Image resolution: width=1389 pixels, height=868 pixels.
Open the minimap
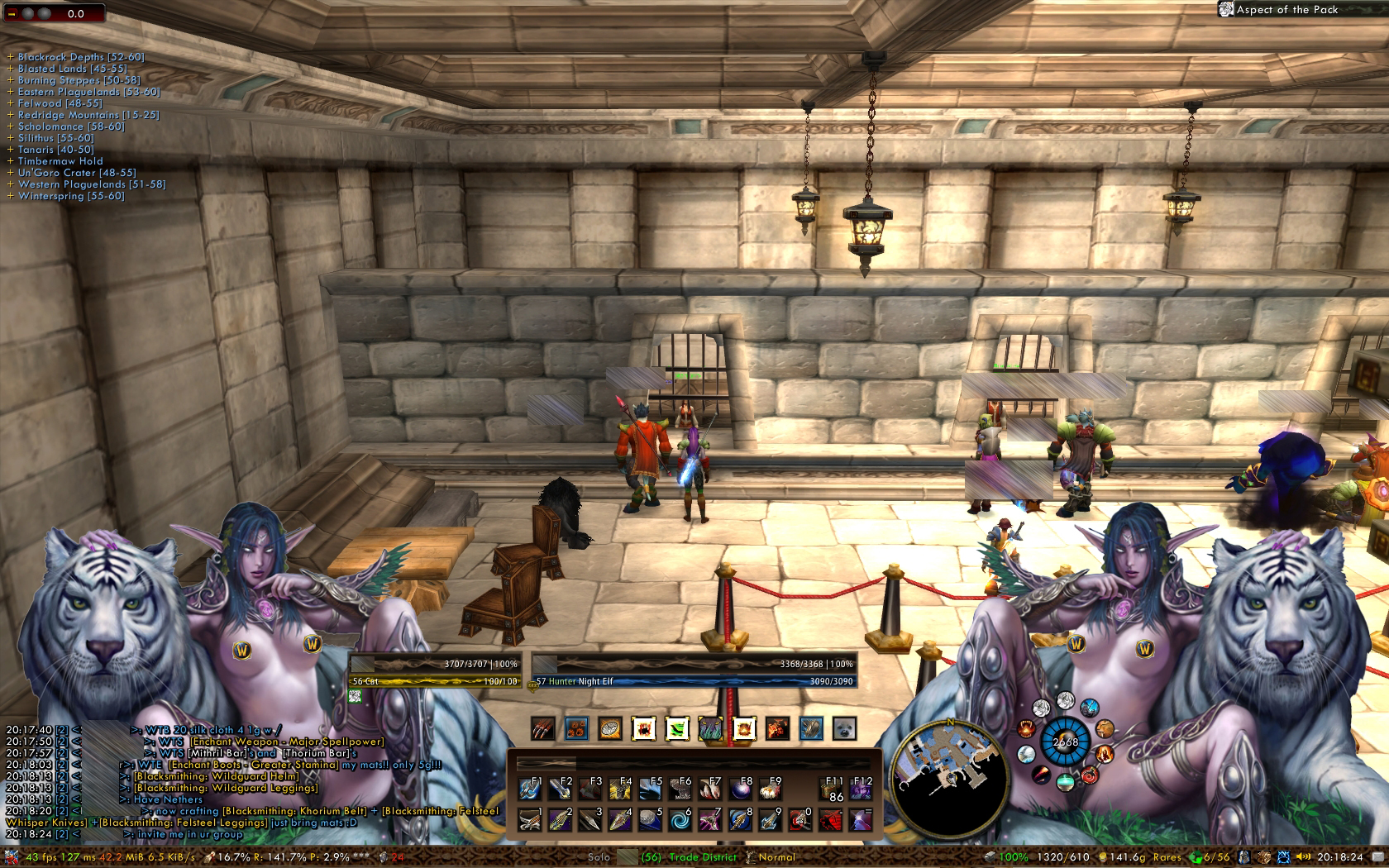(x=950, y=775)
